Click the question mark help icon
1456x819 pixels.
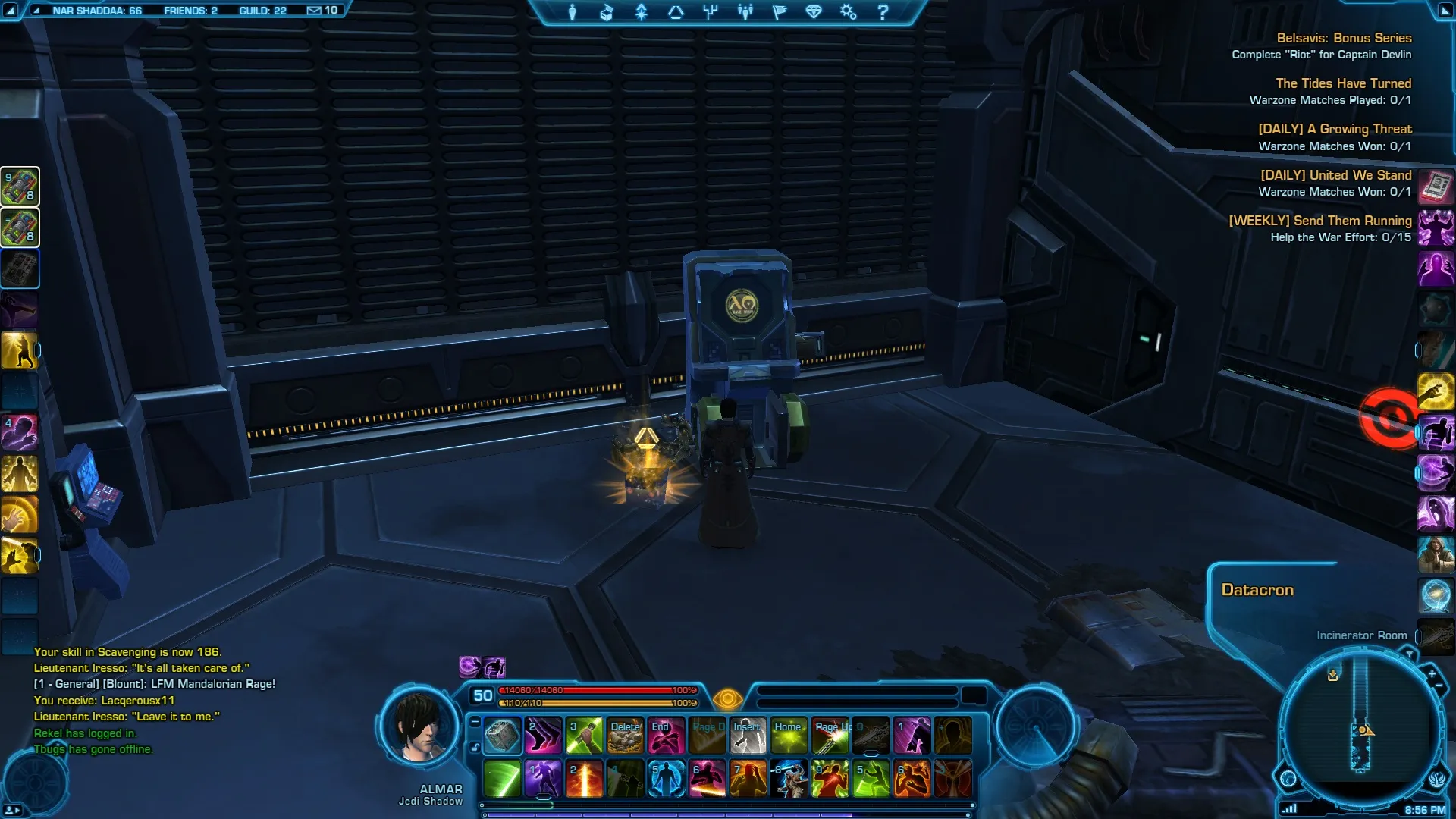coord(882,12)
